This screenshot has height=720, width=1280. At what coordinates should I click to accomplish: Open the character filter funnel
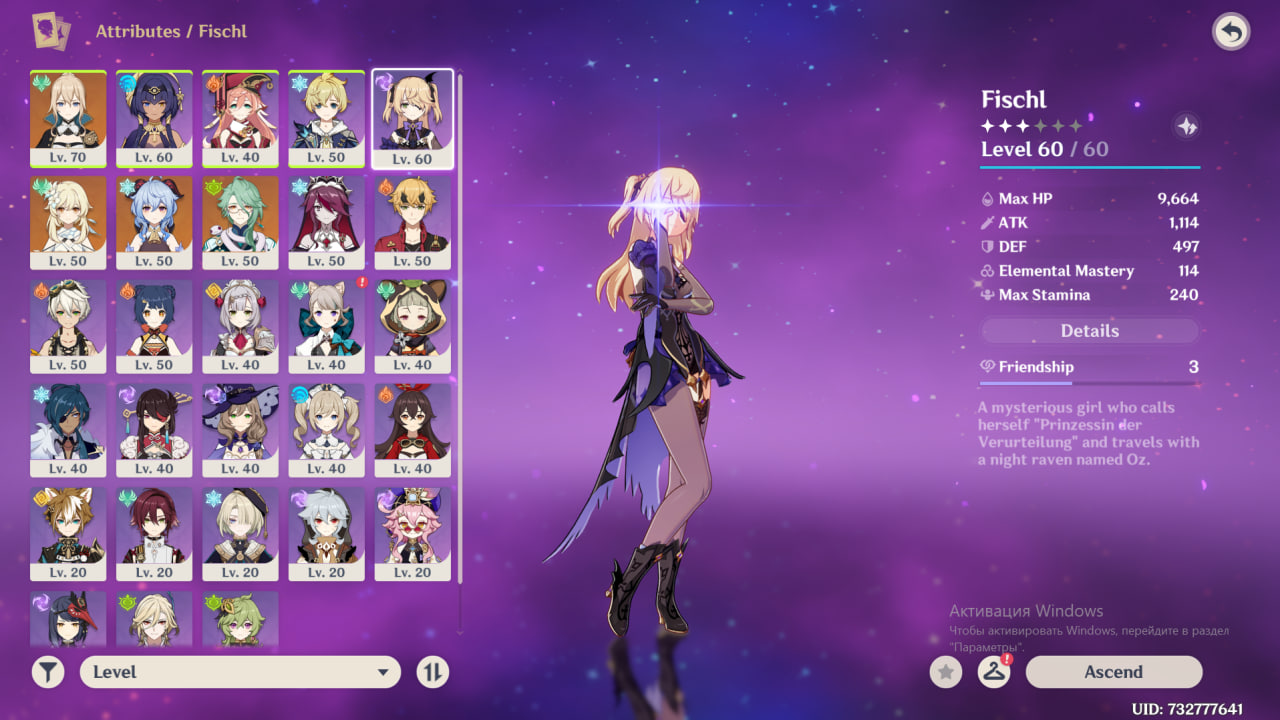click(x=48, y=672)
